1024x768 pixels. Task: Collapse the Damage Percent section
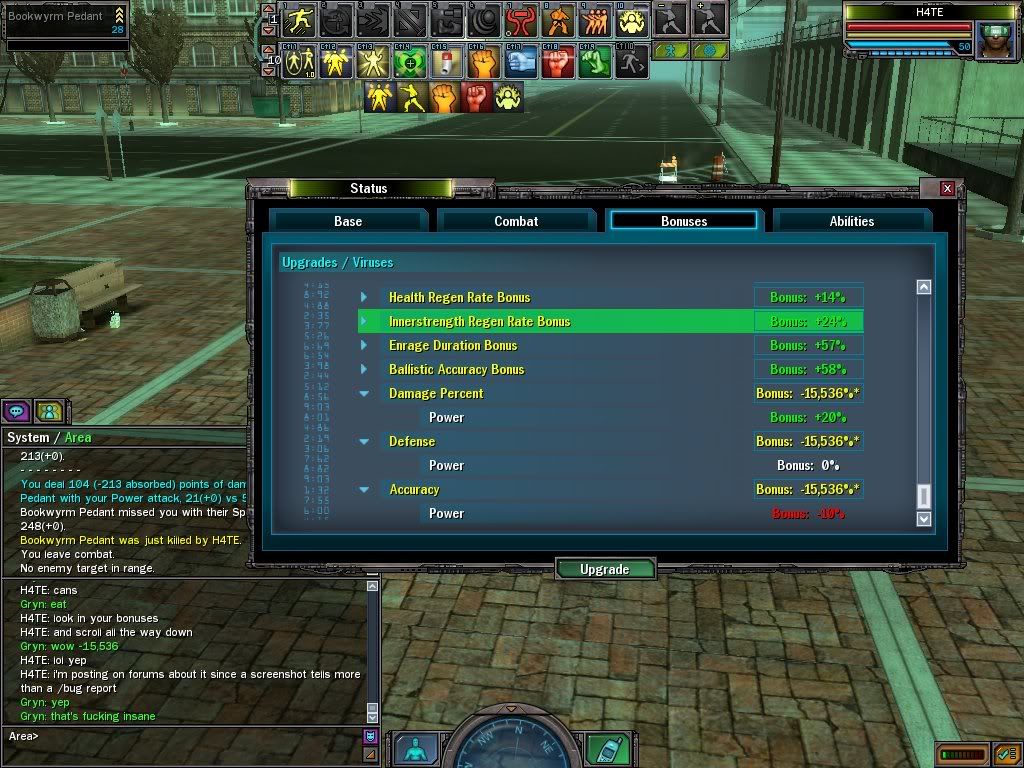point(364,393)
